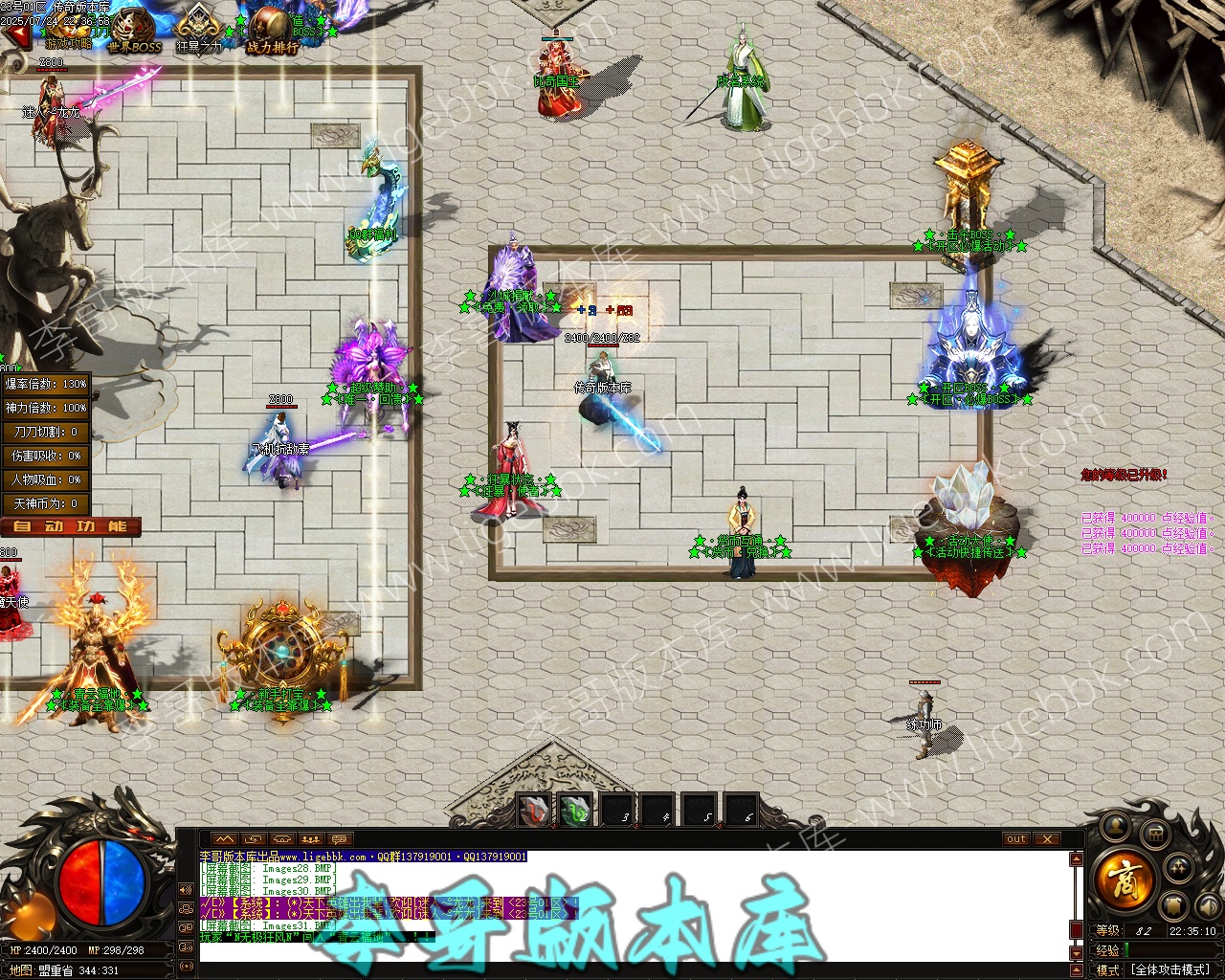Open the 自动功能 auto-function button
This screenshot has width=1225, height=980.
click(71, 526)
